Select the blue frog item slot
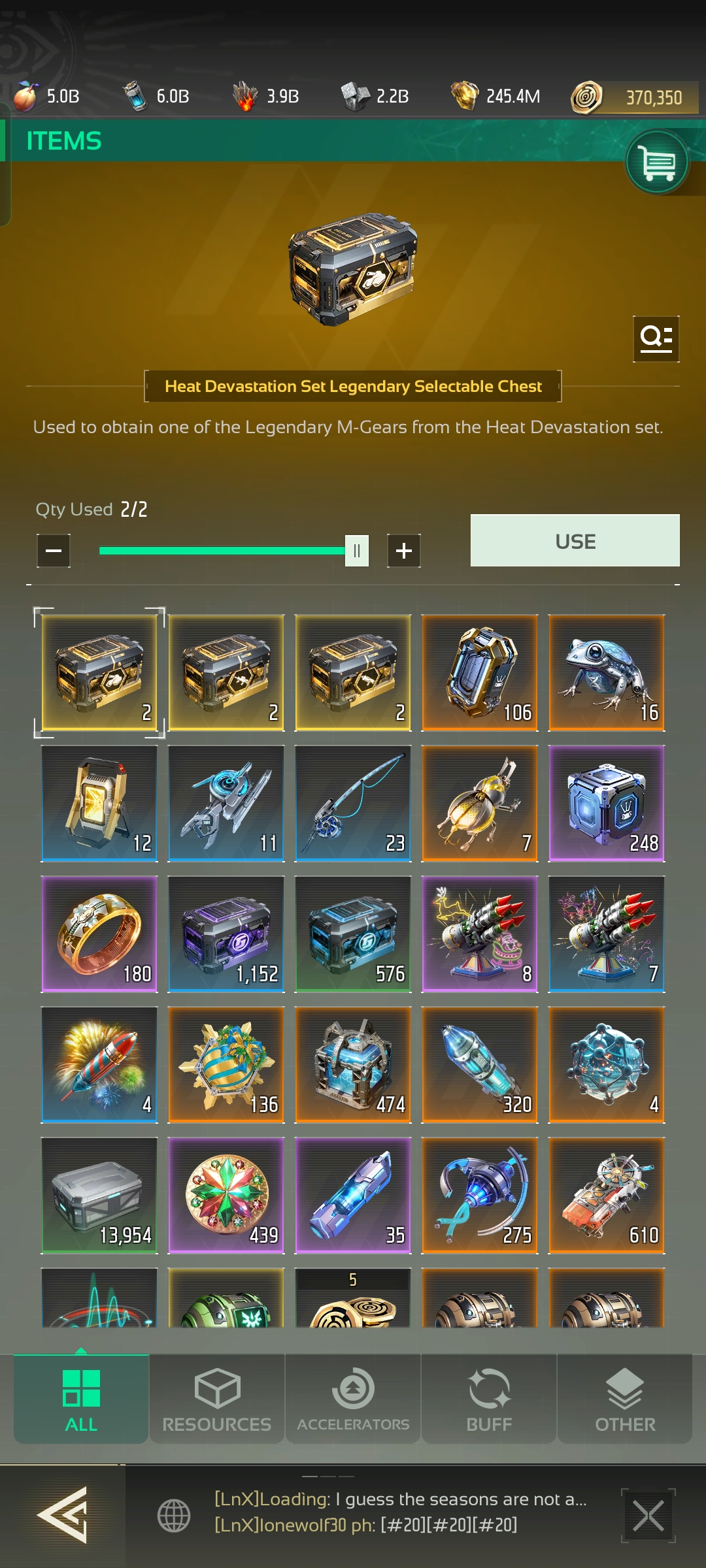The height and width of the screenshot is (1568, 706). coord(607,672)
